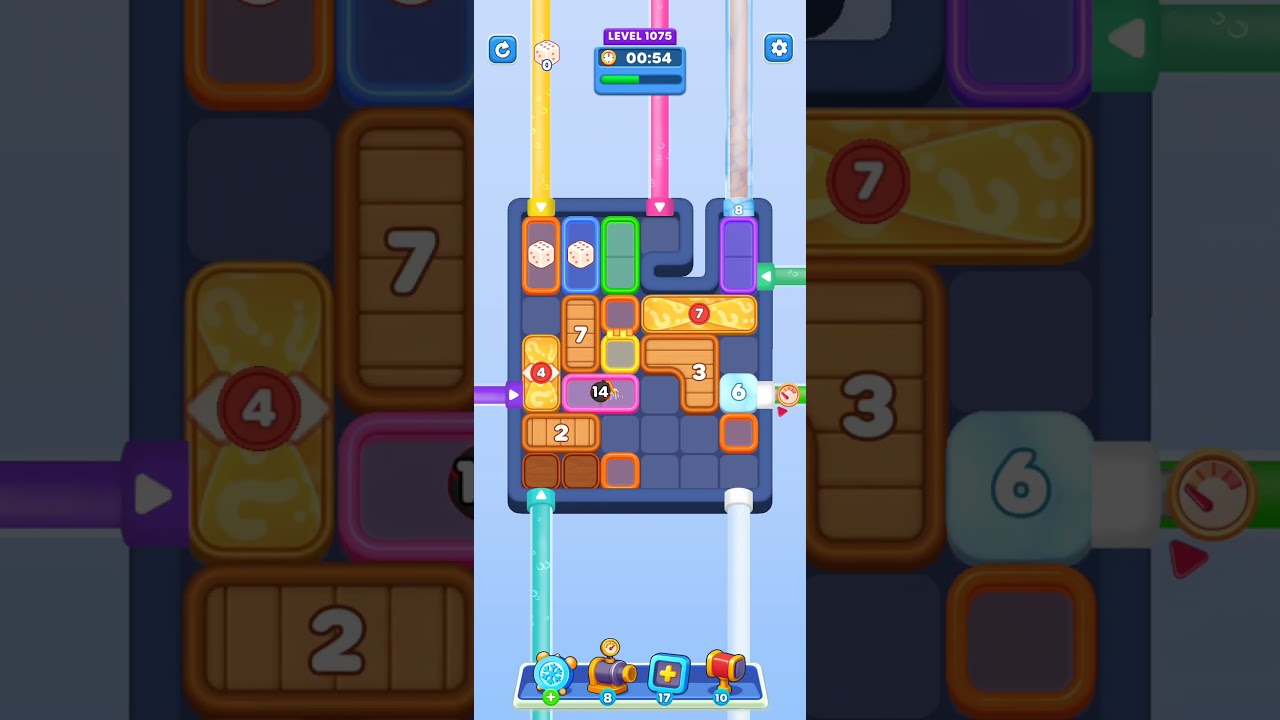The height and width of the screenshot is (720, 1280).
Task: Tap the restart level icon
Action: coord(503,49)
